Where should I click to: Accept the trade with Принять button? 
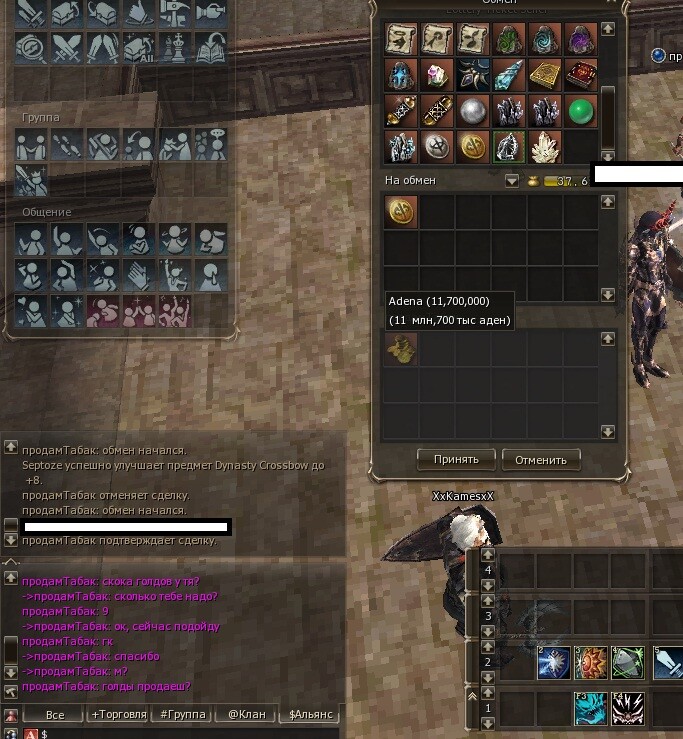tap(456, 460)
